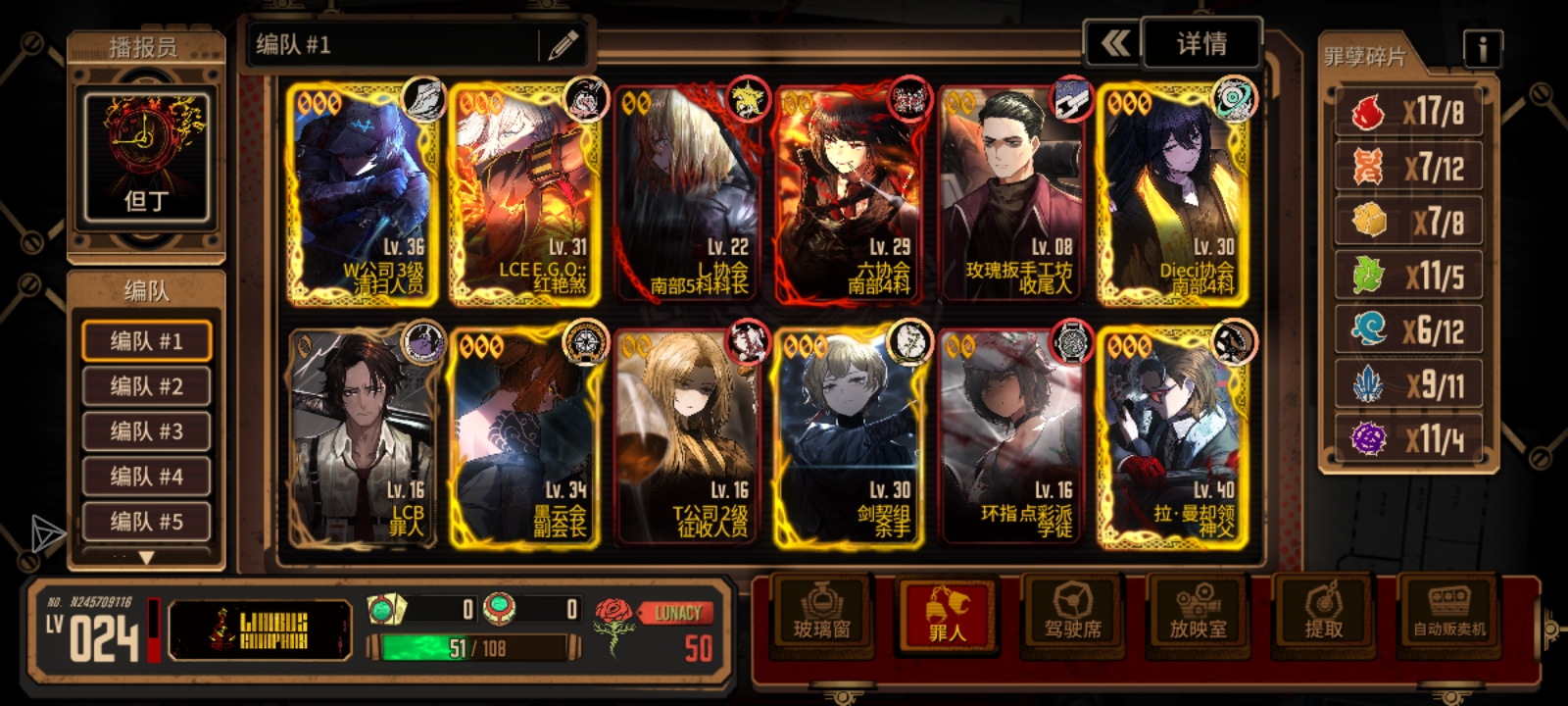Image resolution: width=1568 pixels, height=706 pixels.
Task: Show sin fragment info via the i icon
Action: click(x=1482, y=48)
